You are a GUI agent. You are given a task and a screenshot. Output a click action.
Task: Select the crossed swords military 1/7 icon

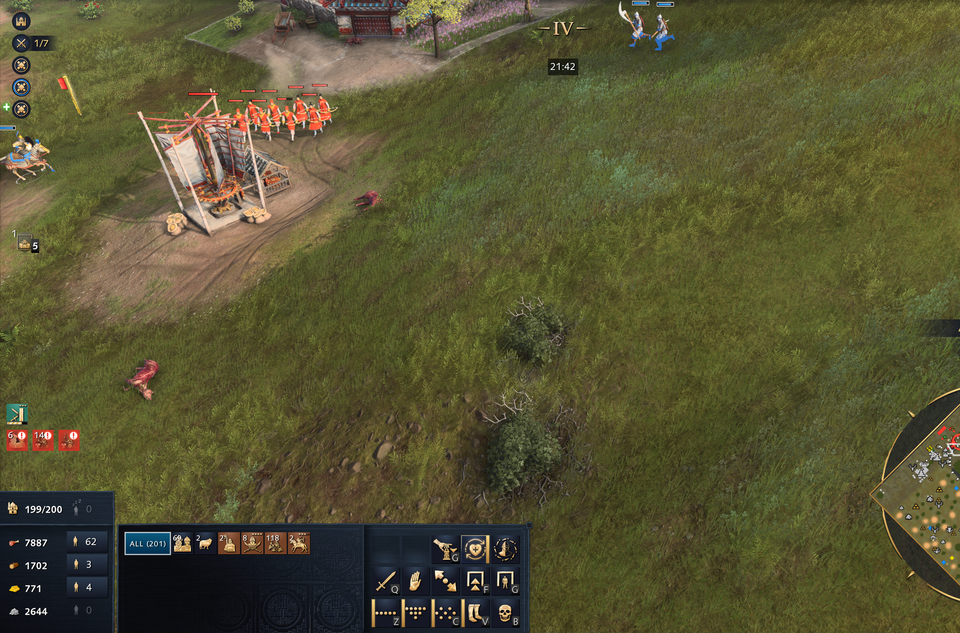point(21,43)
